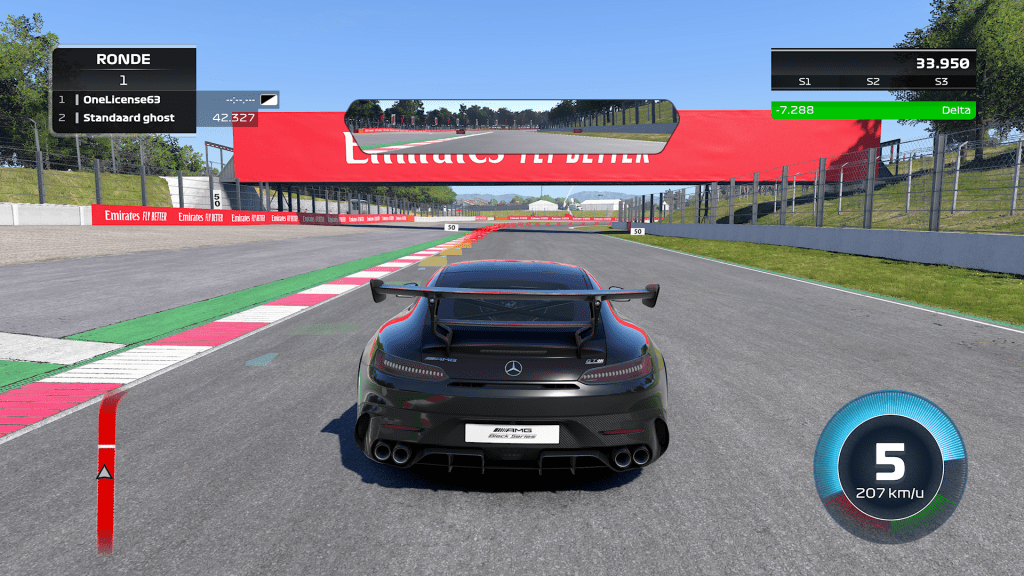The height and width of the screenshot is (576, 1024).
Task: Click the rear-view mirror display
Action: pos(511,126)
